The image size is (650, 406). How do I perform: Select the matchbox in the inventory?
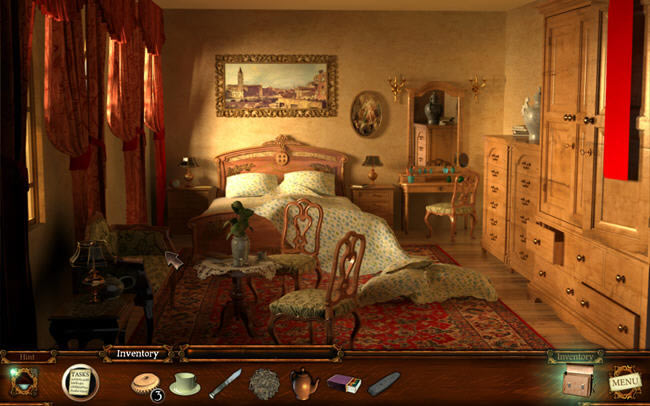click(x=343, y=383)
